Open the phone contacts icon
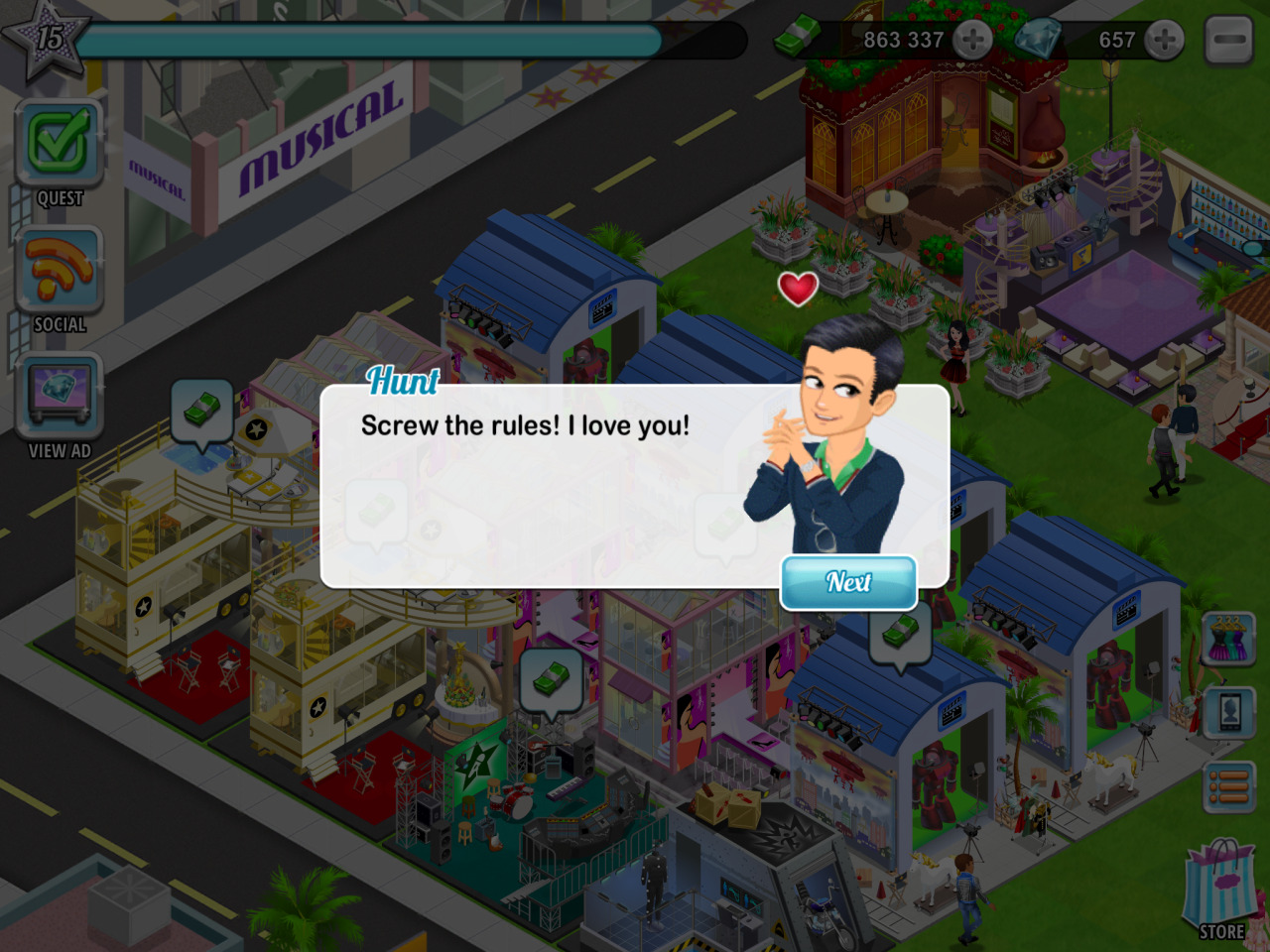This screenshot has width=1270, height=952. (1230, 712)
